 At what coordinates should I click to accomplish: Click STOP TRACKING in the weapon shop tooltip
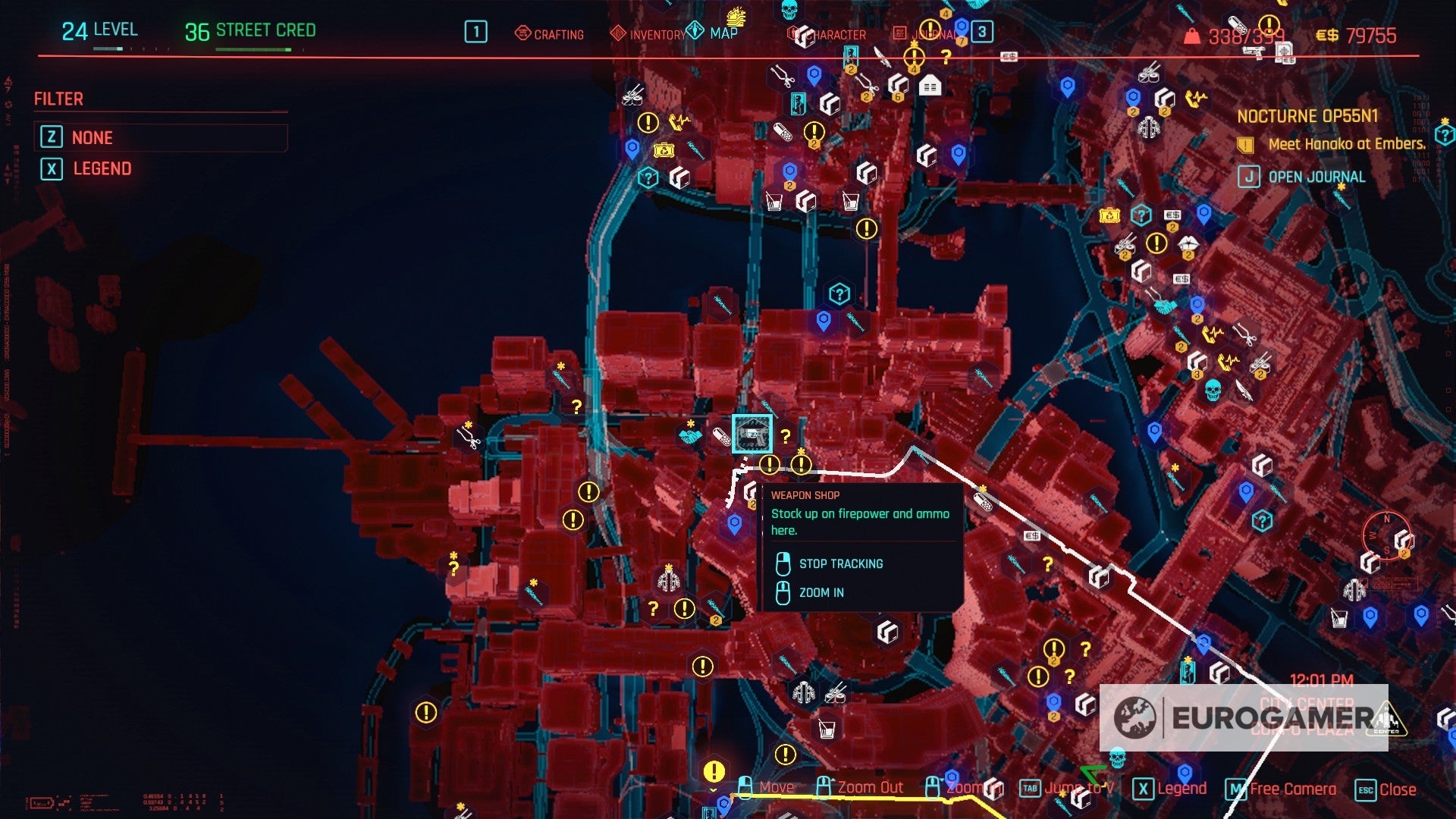840,563
